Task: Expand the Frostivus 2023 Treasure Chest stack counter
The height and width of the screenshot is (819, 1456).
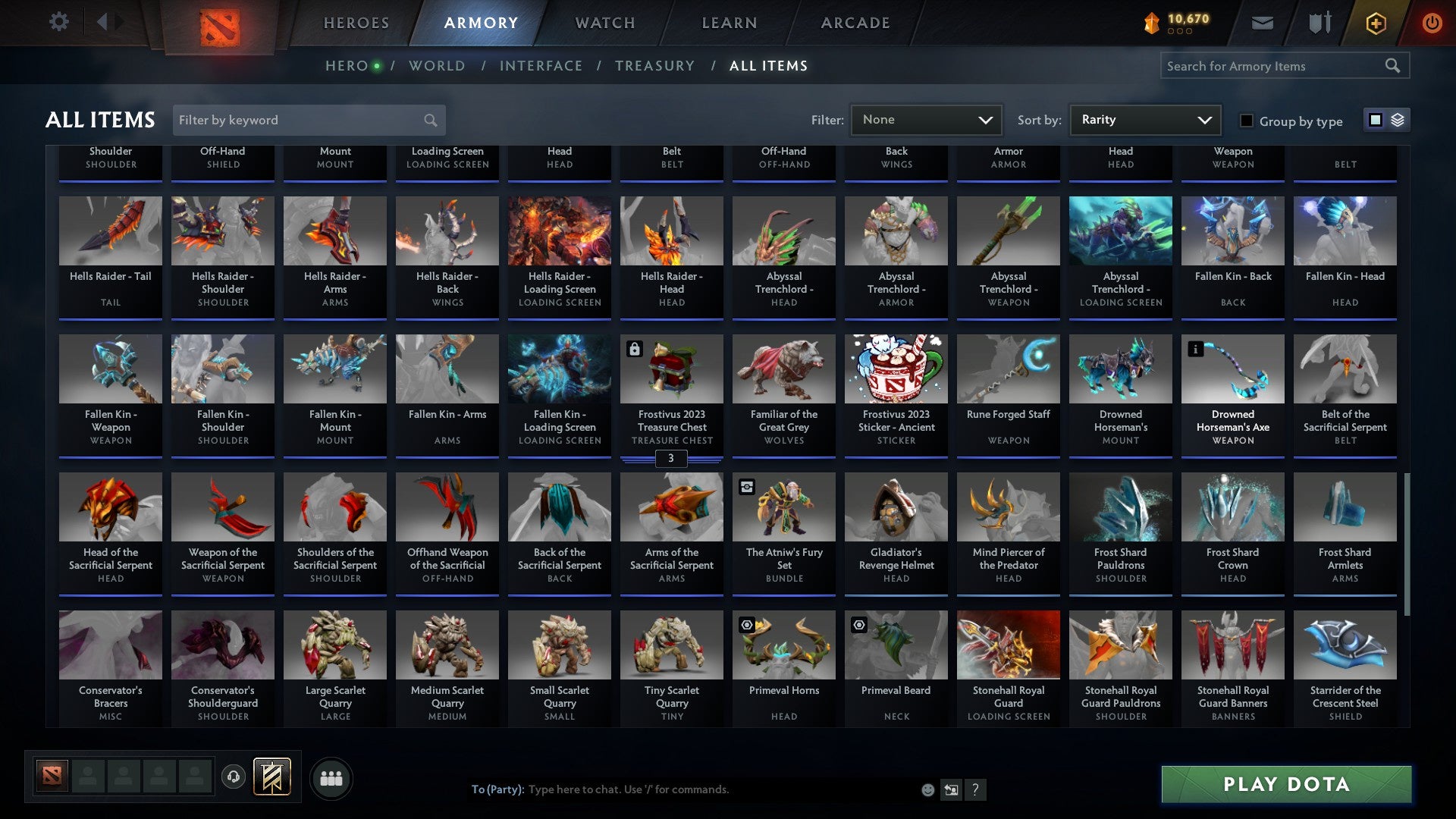Action: pyautogui.click(x=671, y=458)
